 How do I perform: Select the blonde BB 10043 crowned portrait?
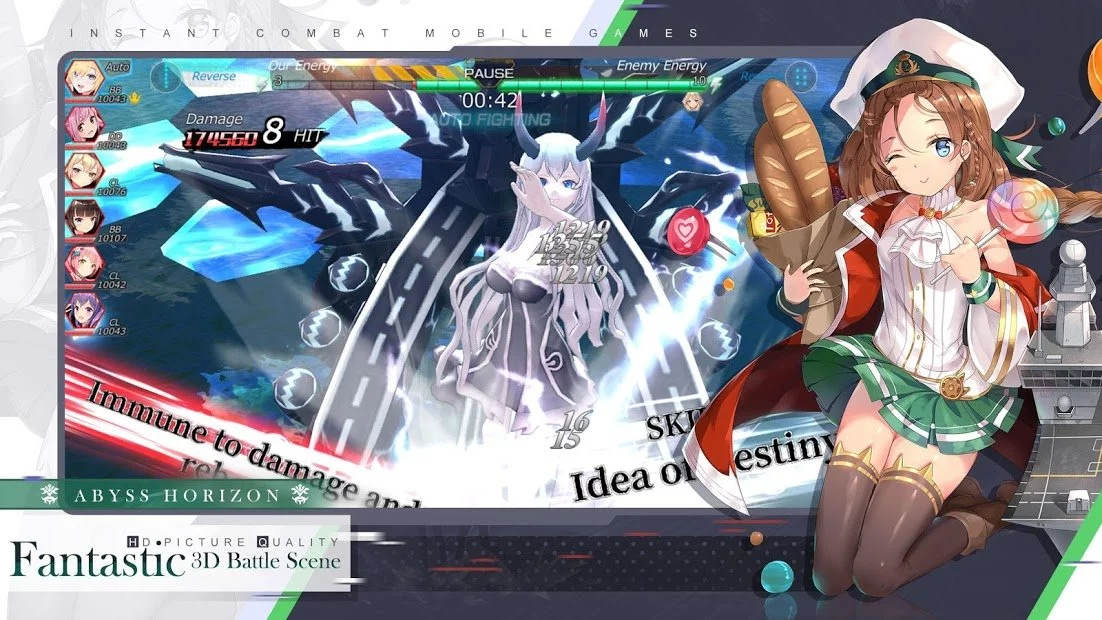[82, 79]
